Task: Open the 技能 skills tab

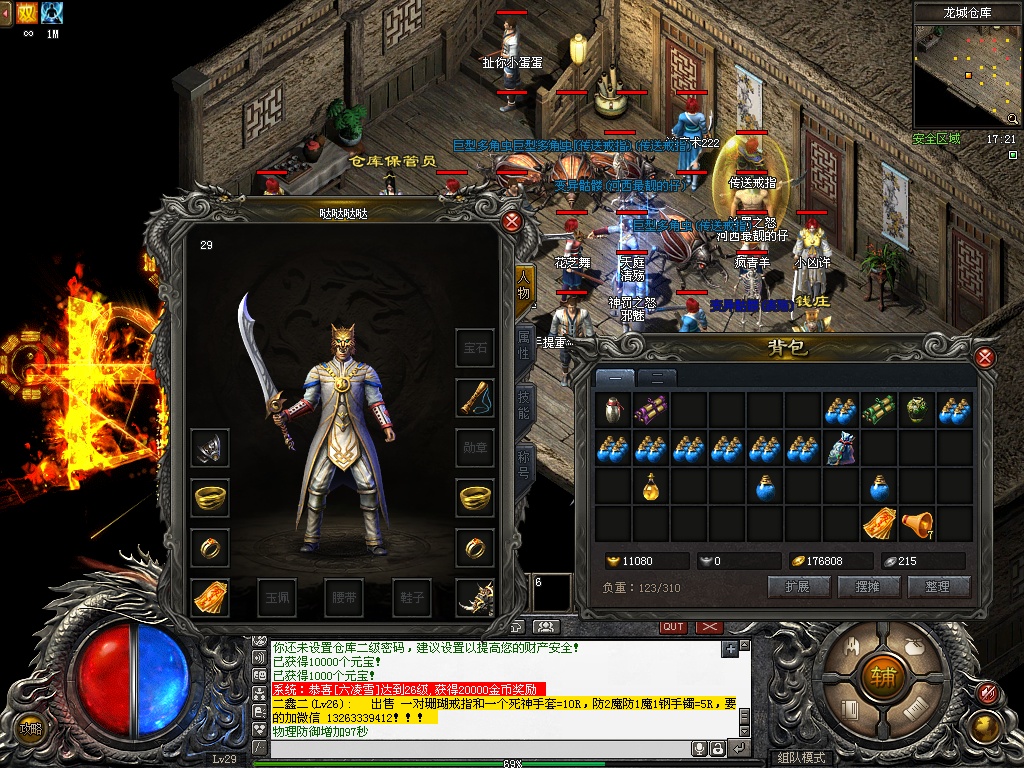Action: tap(523, 403)
